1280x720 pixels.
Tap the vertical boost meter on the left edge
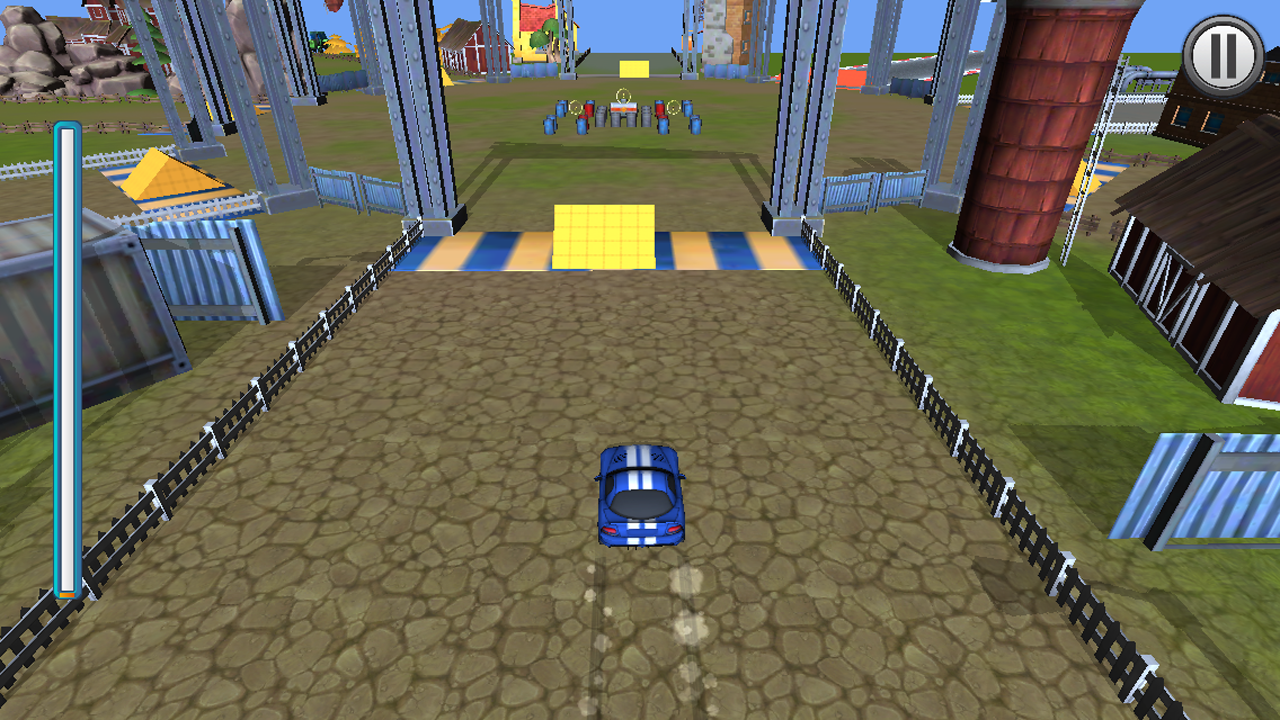point(66,360)
